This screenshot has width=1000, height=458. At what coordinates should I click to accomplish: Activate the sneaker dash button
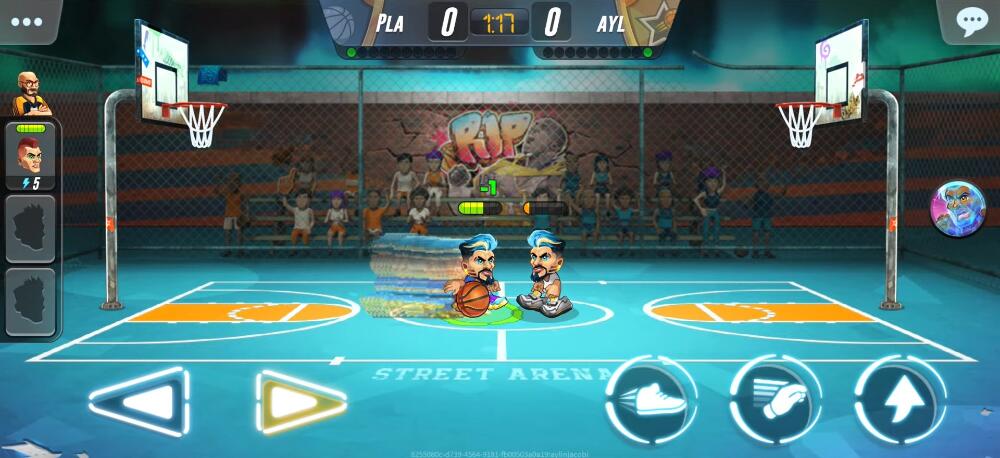652,399
